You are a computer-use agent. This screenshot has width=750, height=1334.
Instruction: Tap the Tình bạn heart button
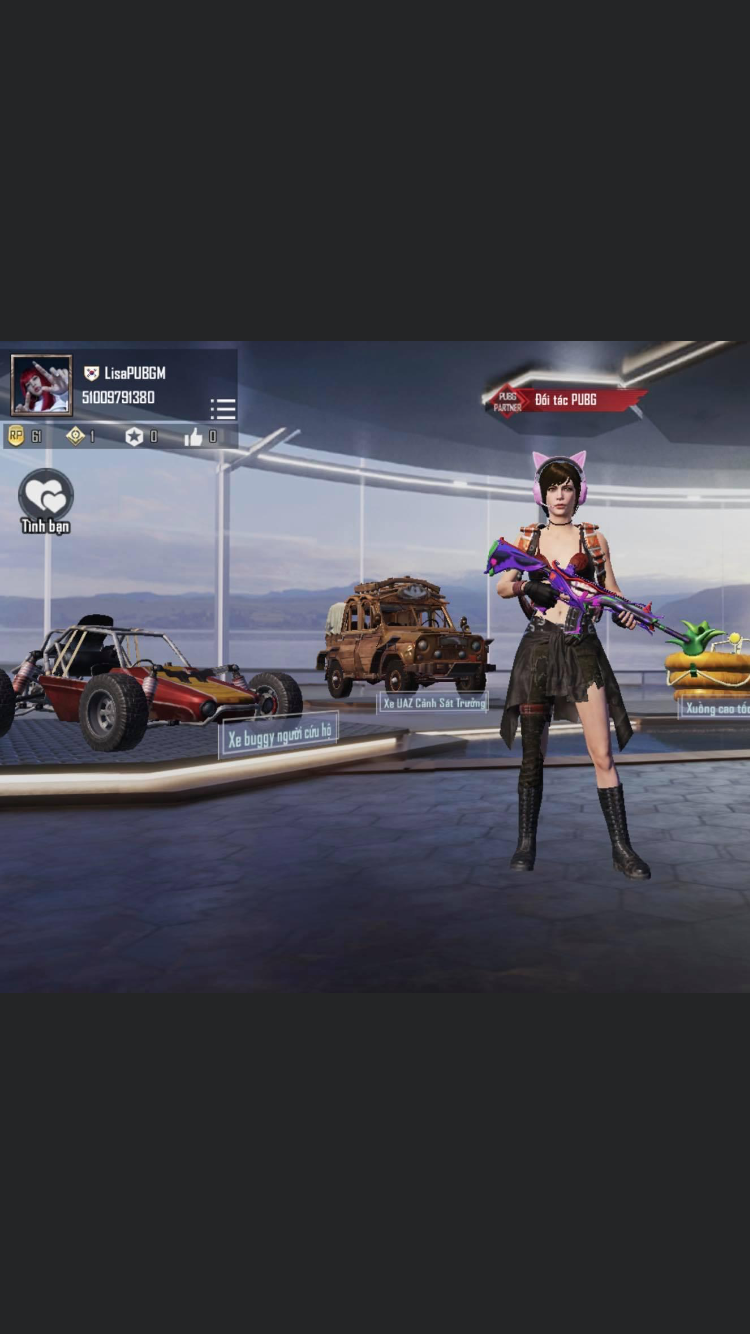[x=46, y=495]
